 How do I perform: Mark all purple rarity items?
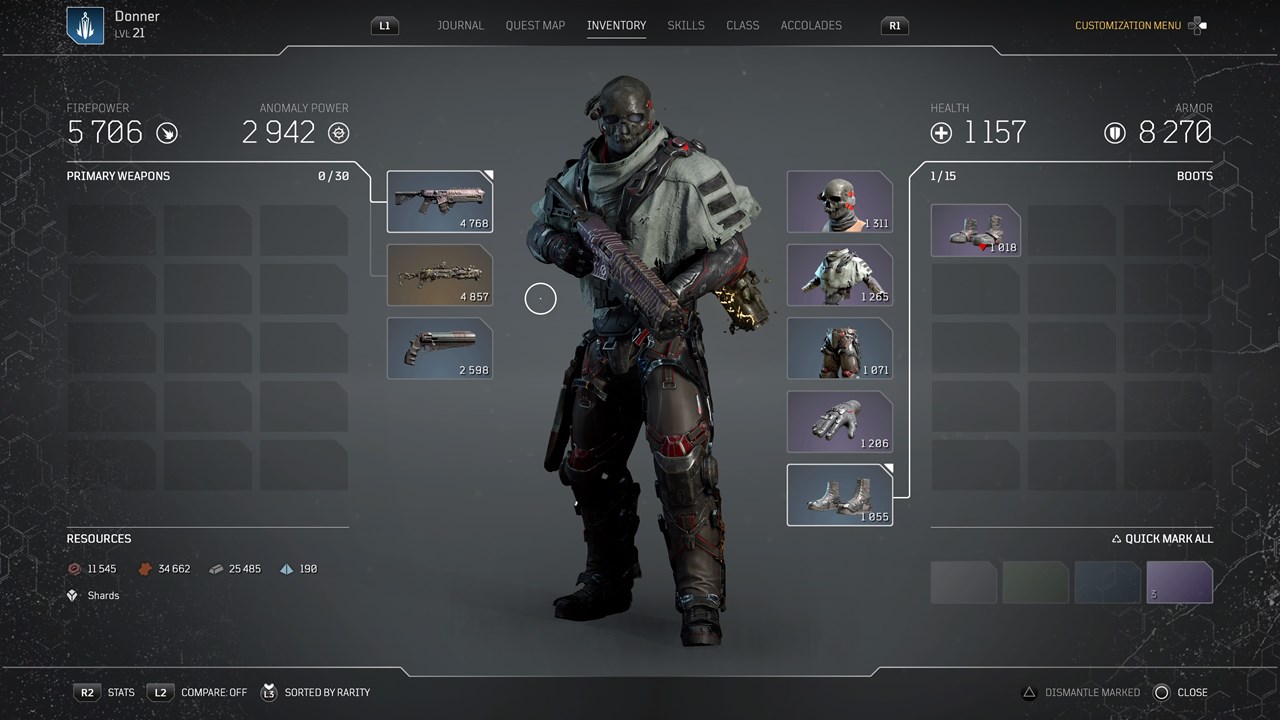coord(1179,582)
